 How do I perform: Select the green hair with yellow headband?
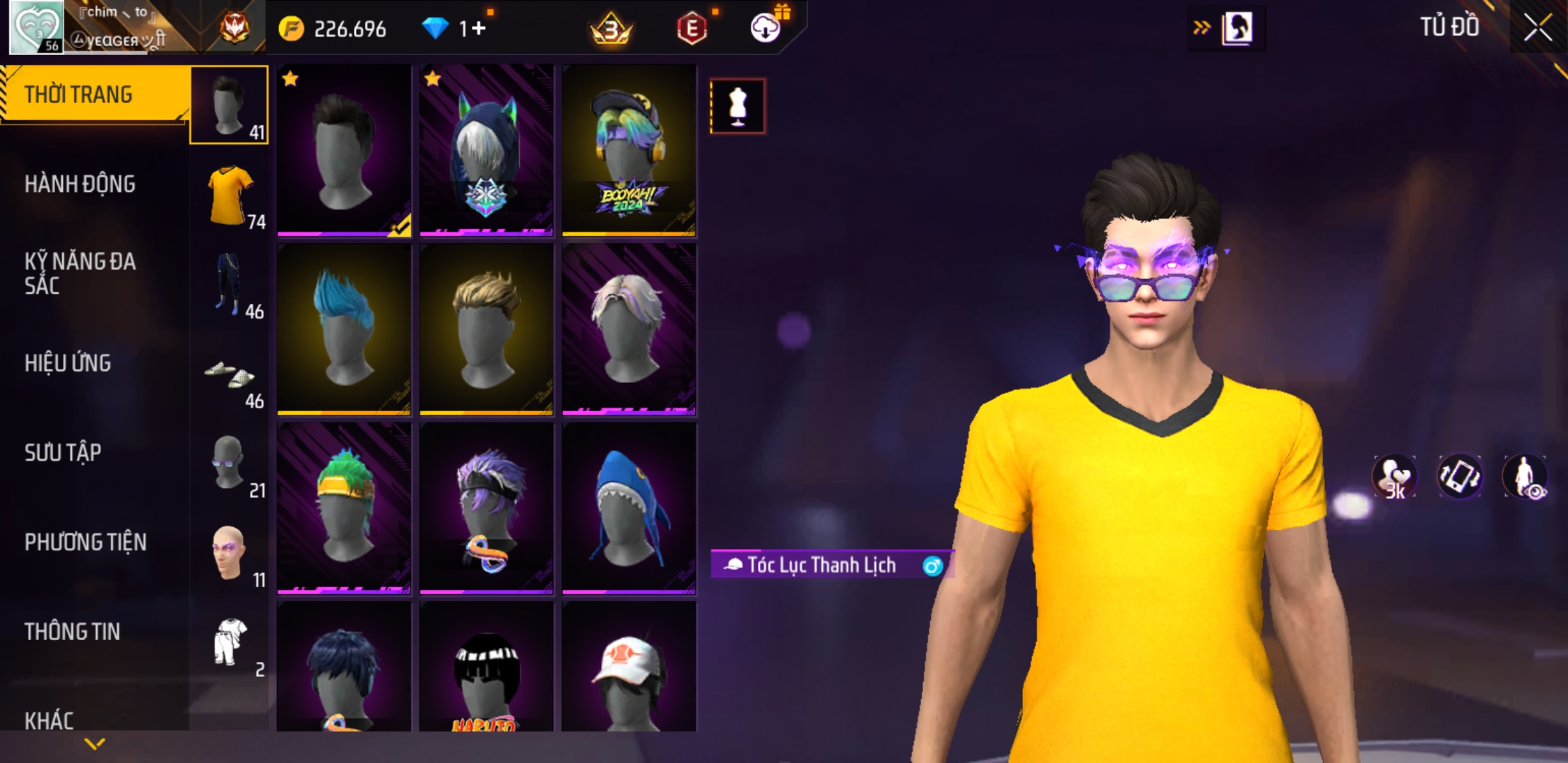click(x=344, y=507)
